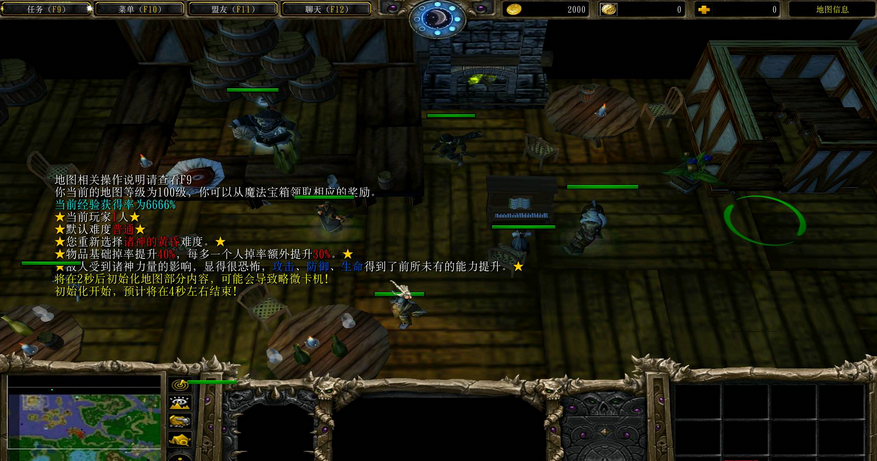Activate the minimap signal ping button

[180, 385]
